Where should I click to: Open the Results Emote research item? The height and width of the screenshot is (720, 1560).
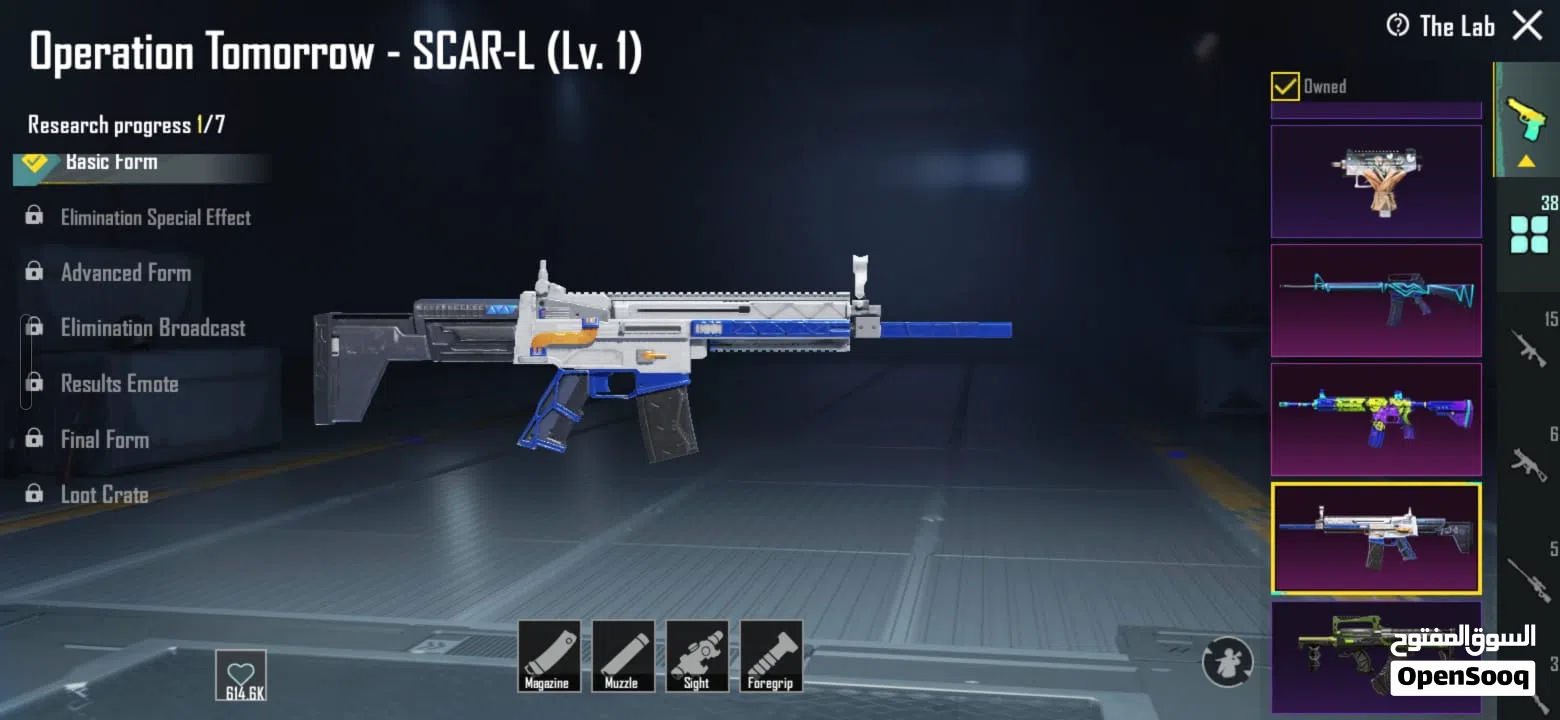(119, 383)
